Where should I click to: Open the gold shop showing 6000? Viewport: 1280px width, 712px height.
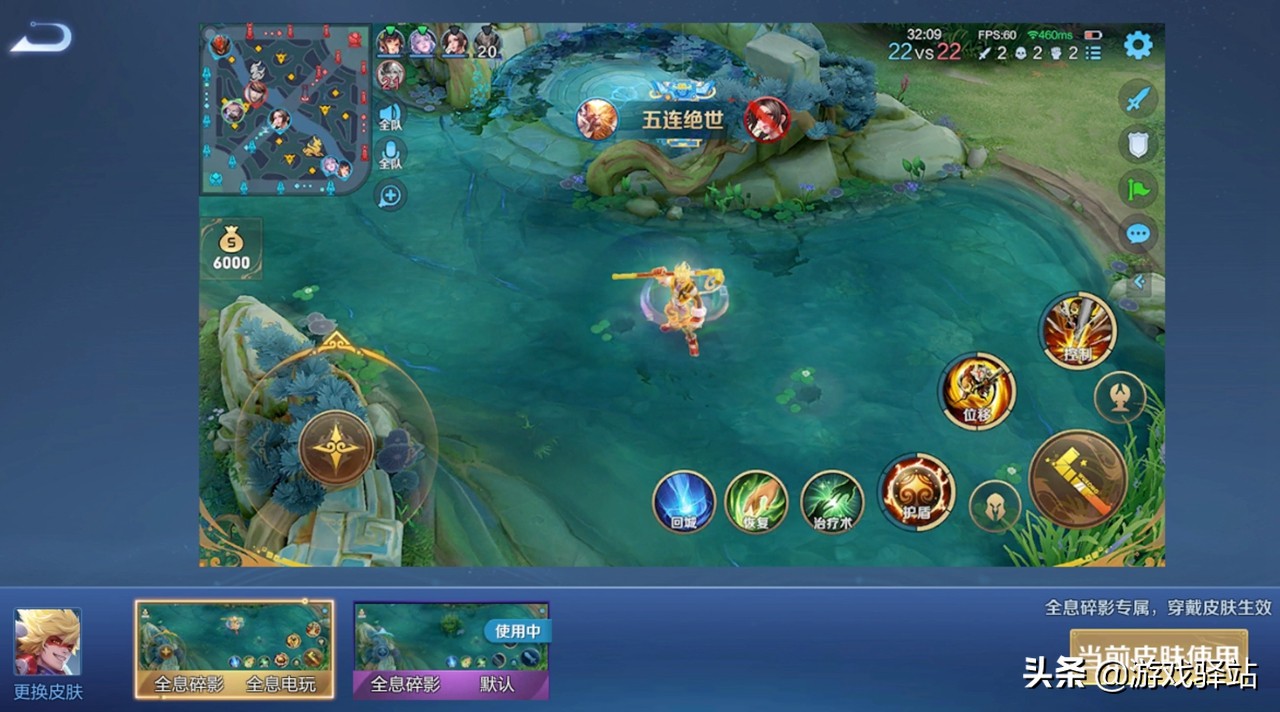[231, 248]
